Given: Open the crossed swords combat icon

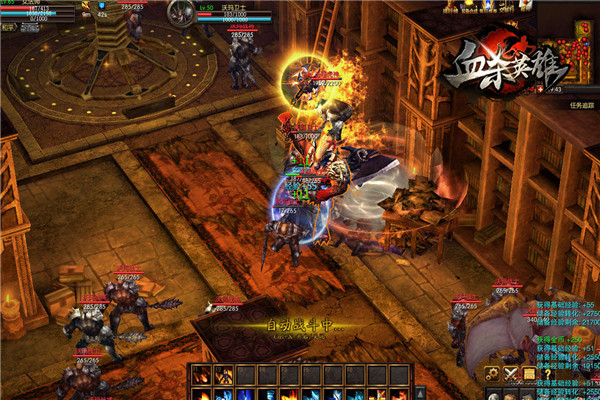Looking at the screenshot, I should coord(511,373).
